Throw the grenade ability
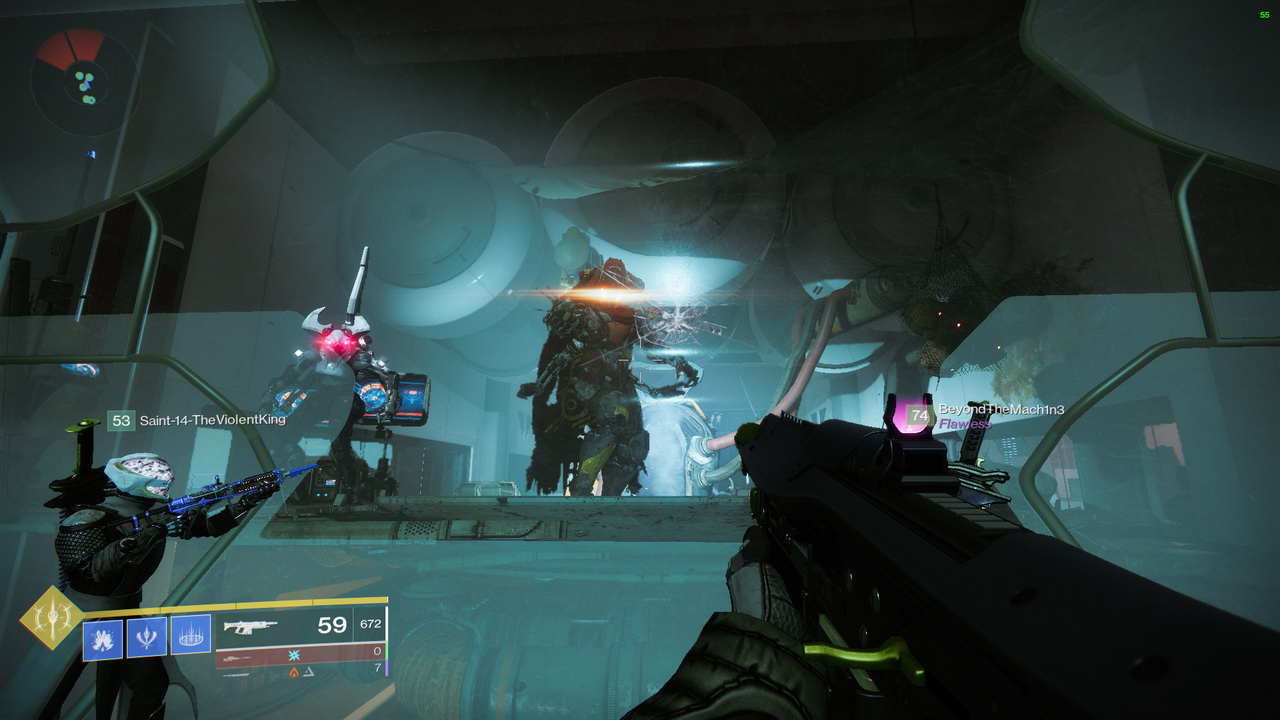1280x720 pixels. tap(103, 638)
